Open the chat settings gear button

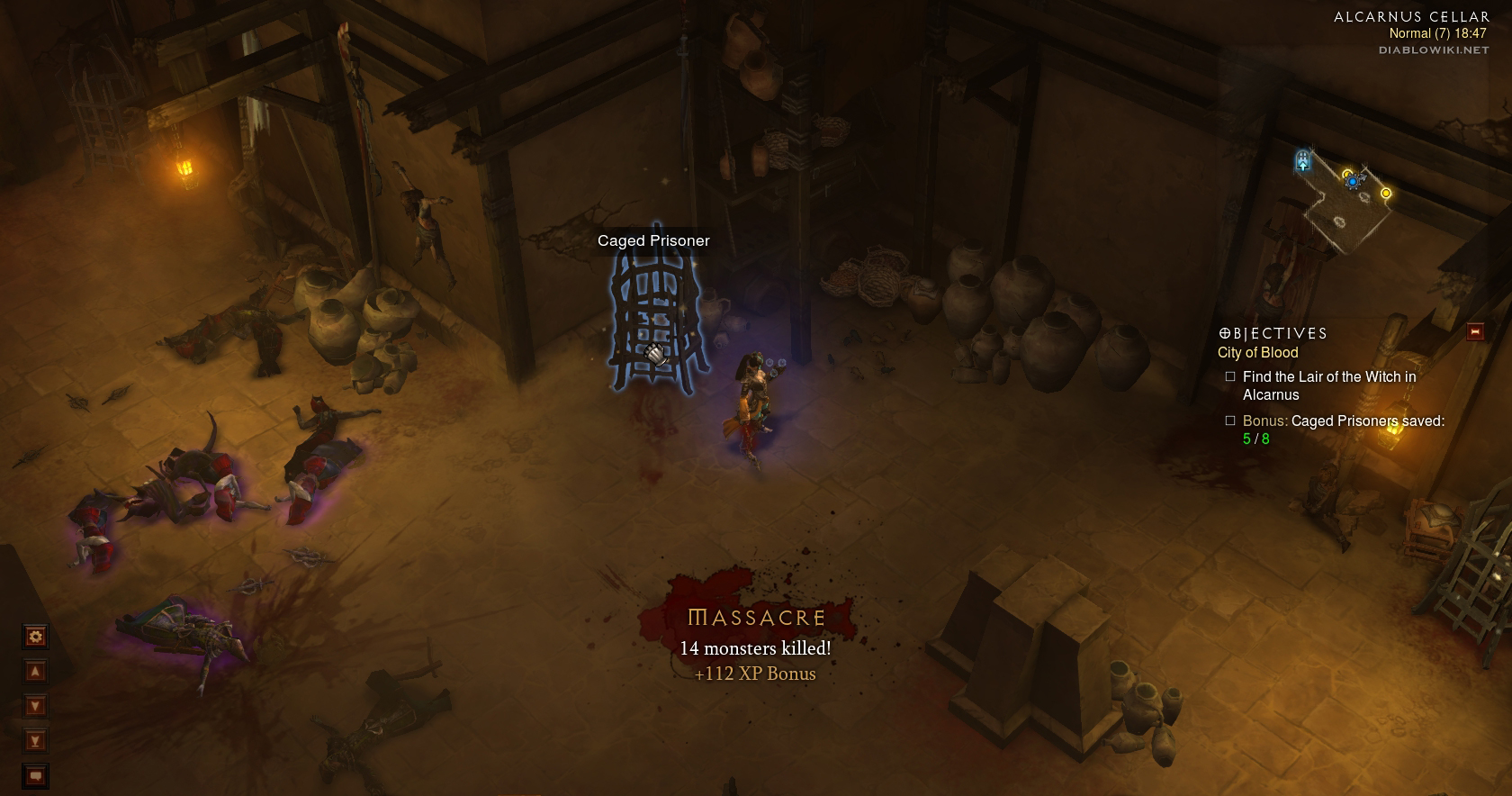[35, 637]
